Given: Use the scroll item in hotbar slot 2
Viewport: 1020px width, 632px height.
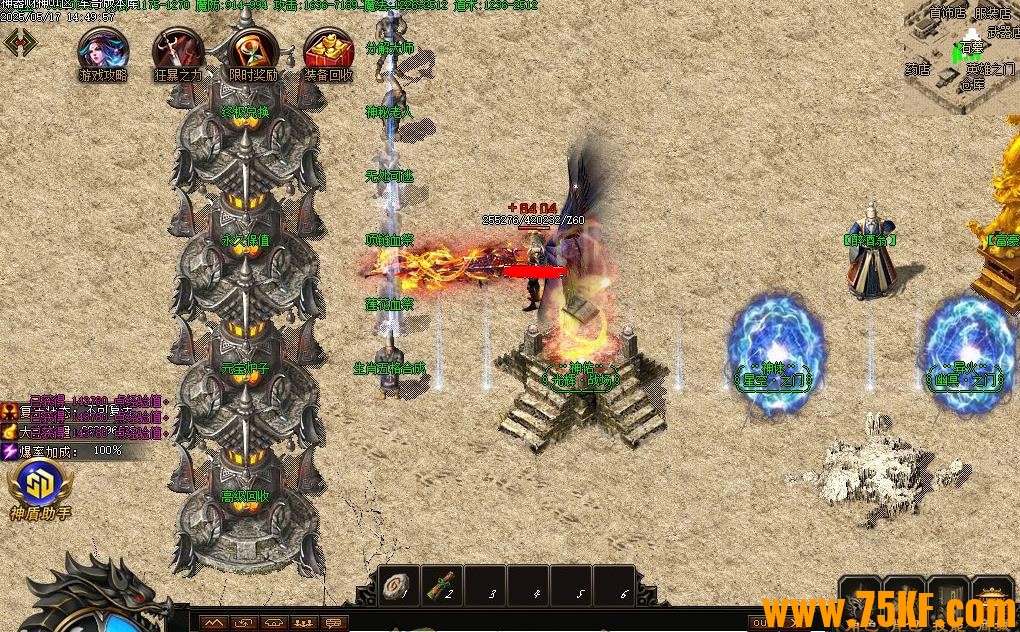Looking at the screenshot, I should [441, 586].
